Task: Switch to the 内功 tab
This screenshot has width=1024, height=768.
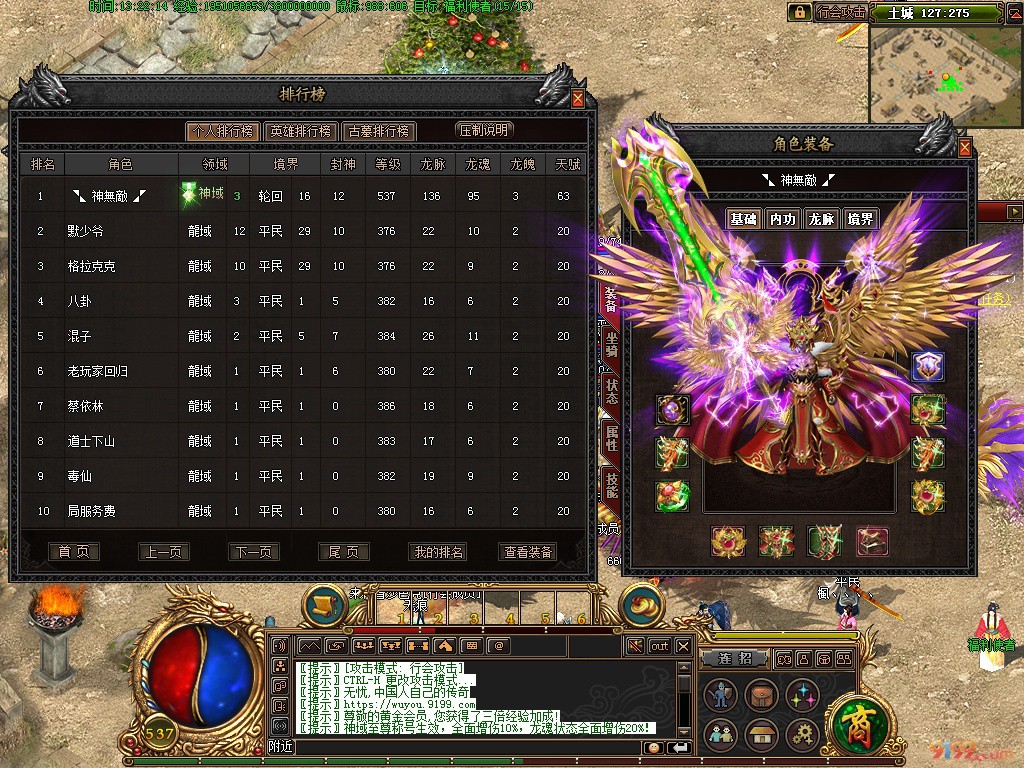Action: [783, 219]
